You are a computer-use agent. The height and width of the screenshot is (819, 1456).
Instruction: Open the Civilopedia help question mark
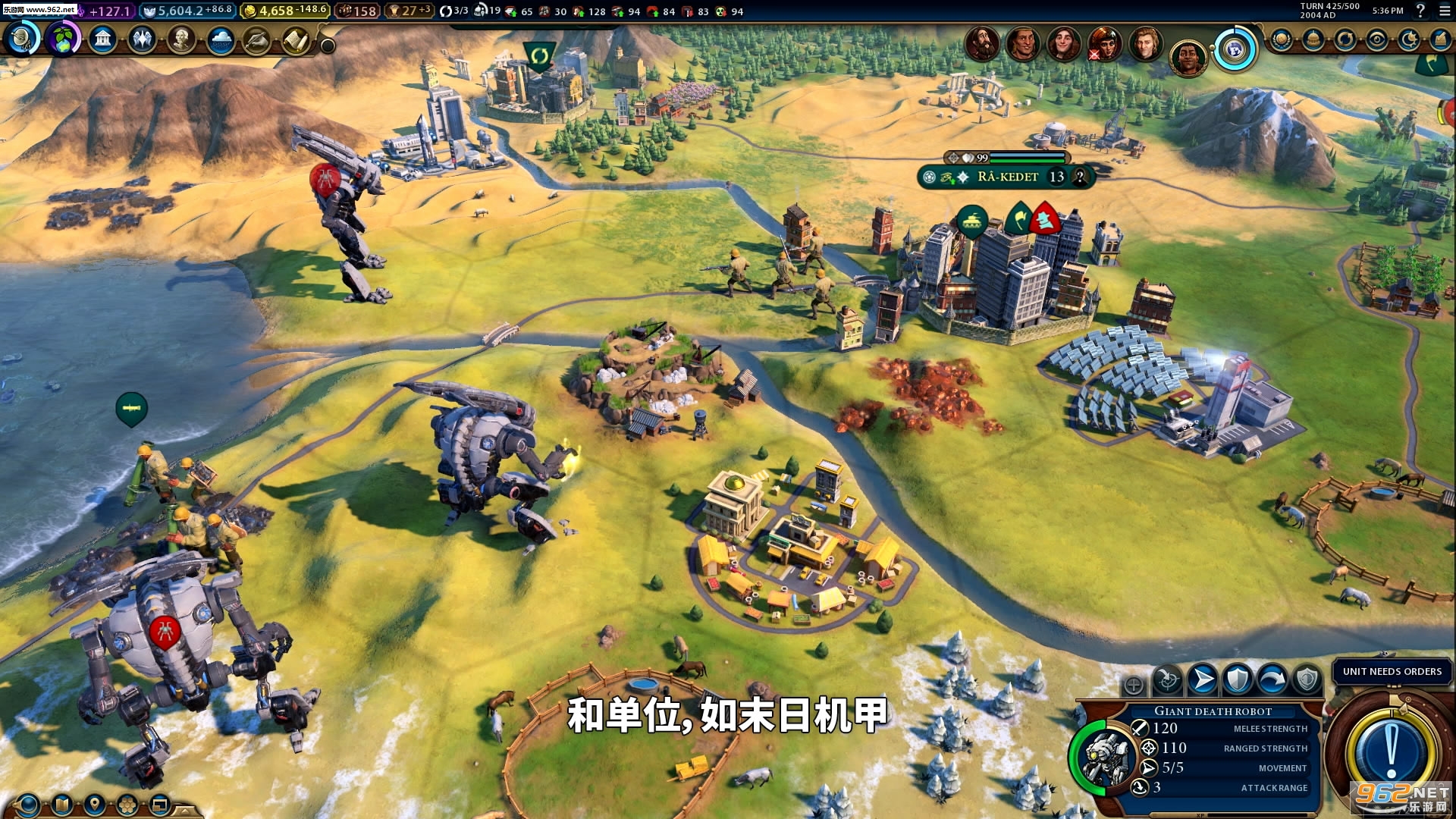[1420, 11]
